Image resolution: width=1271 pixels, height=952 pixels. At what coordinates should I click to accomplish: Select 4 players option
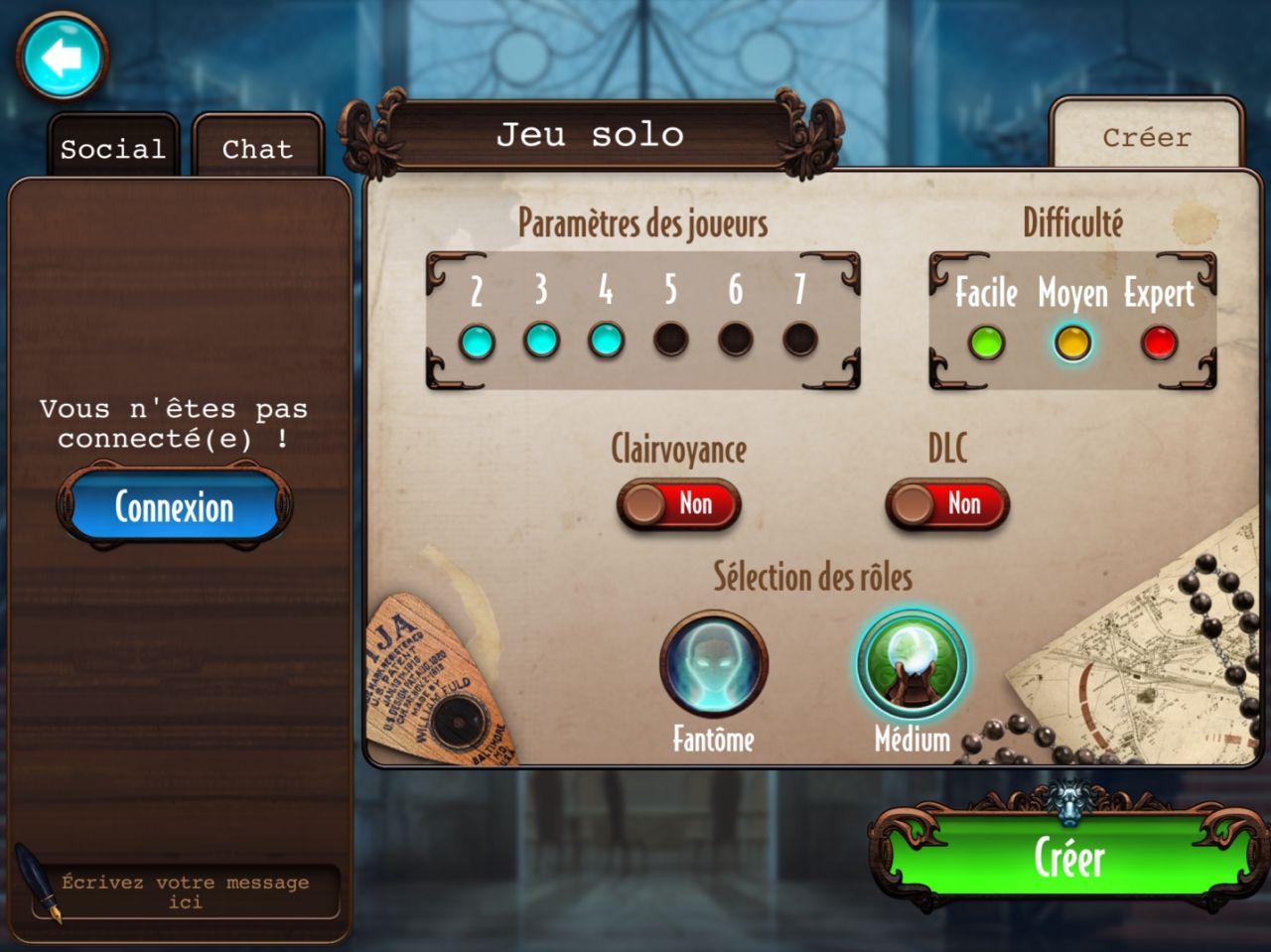coord(606,340)
